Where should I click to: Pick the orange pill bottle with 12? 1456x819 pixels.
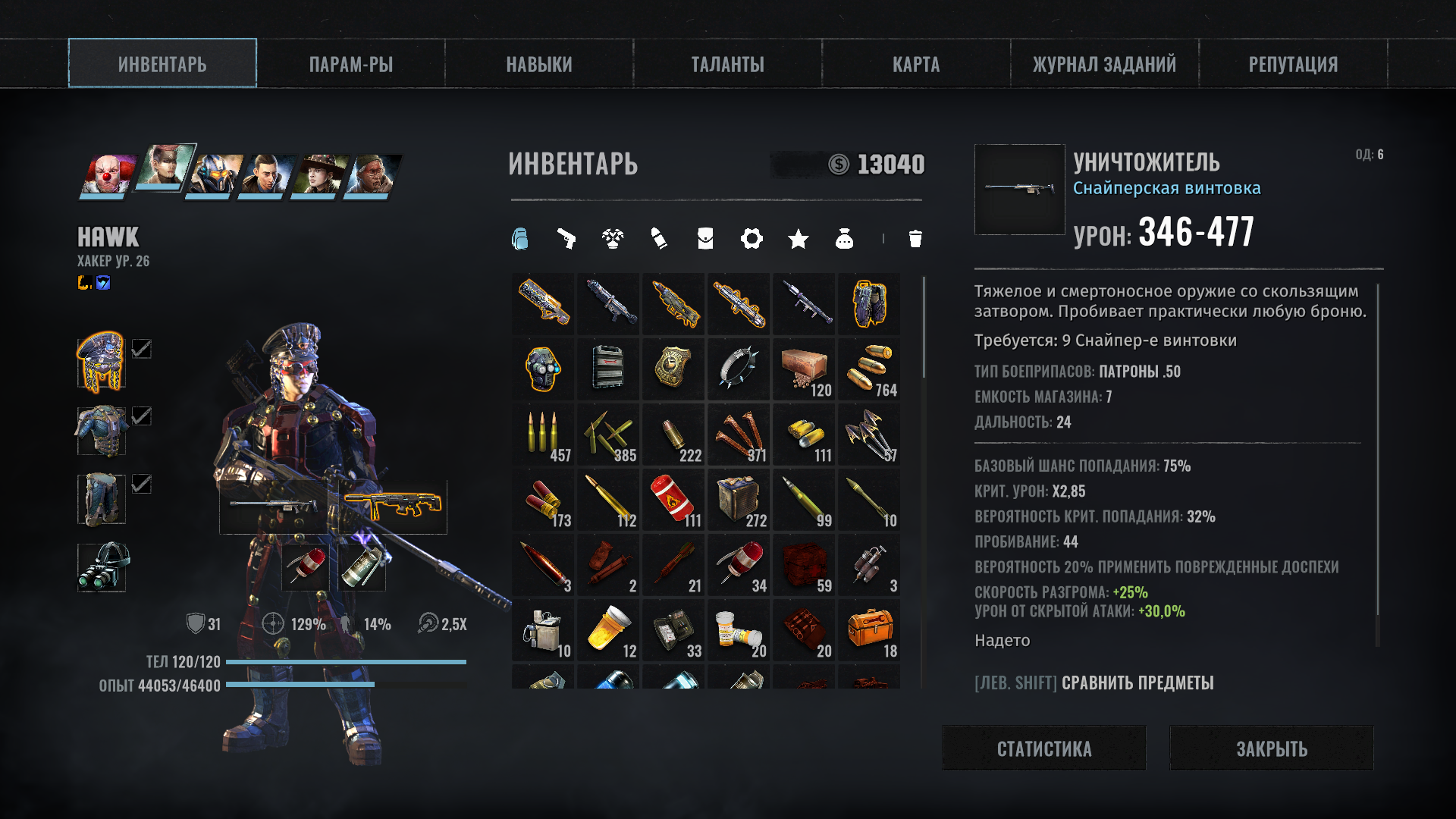609,629
